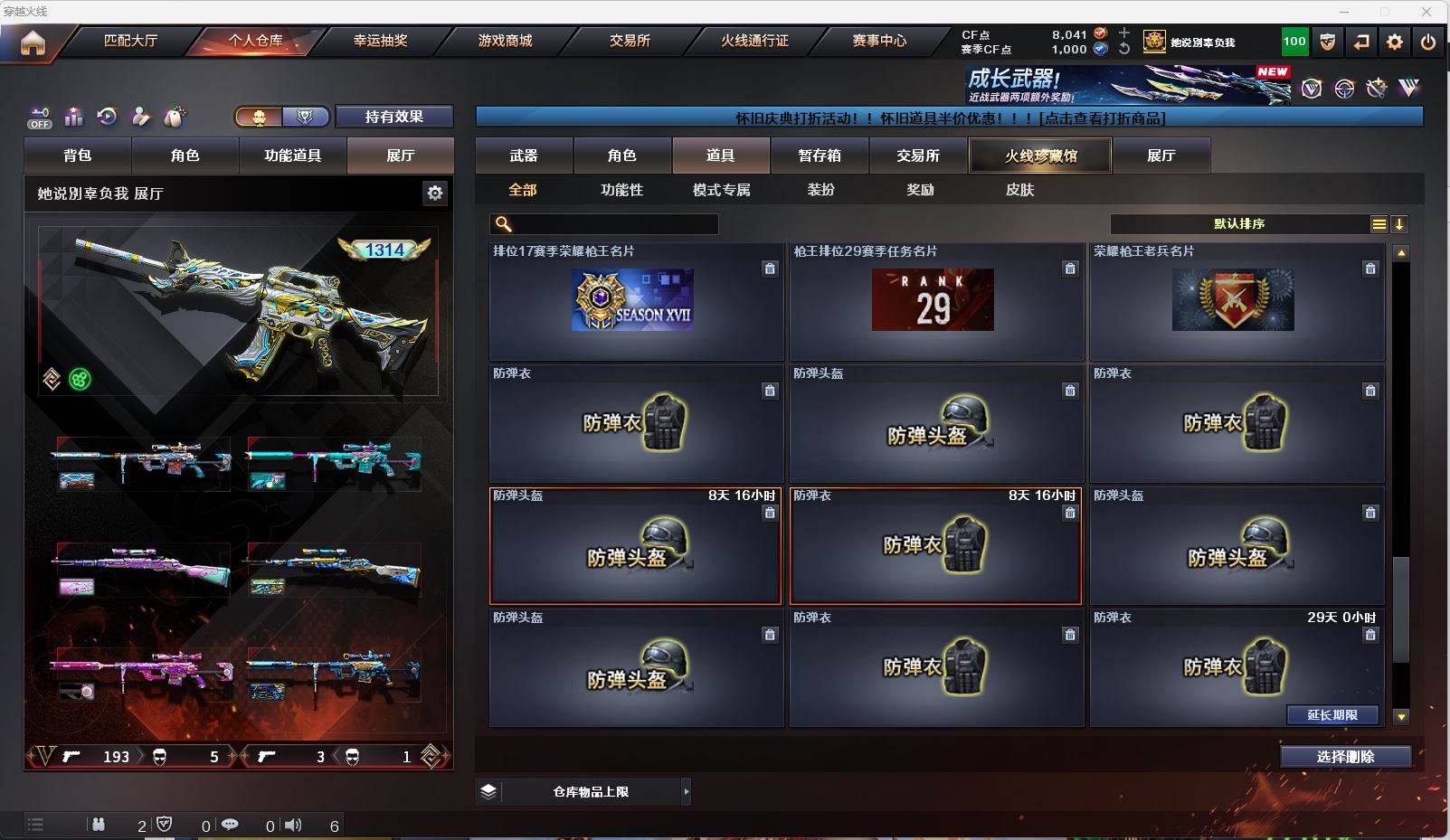Switch to the 武器 weapons tab
This screenshot has width=1450, height=840.
click(524, 156)
